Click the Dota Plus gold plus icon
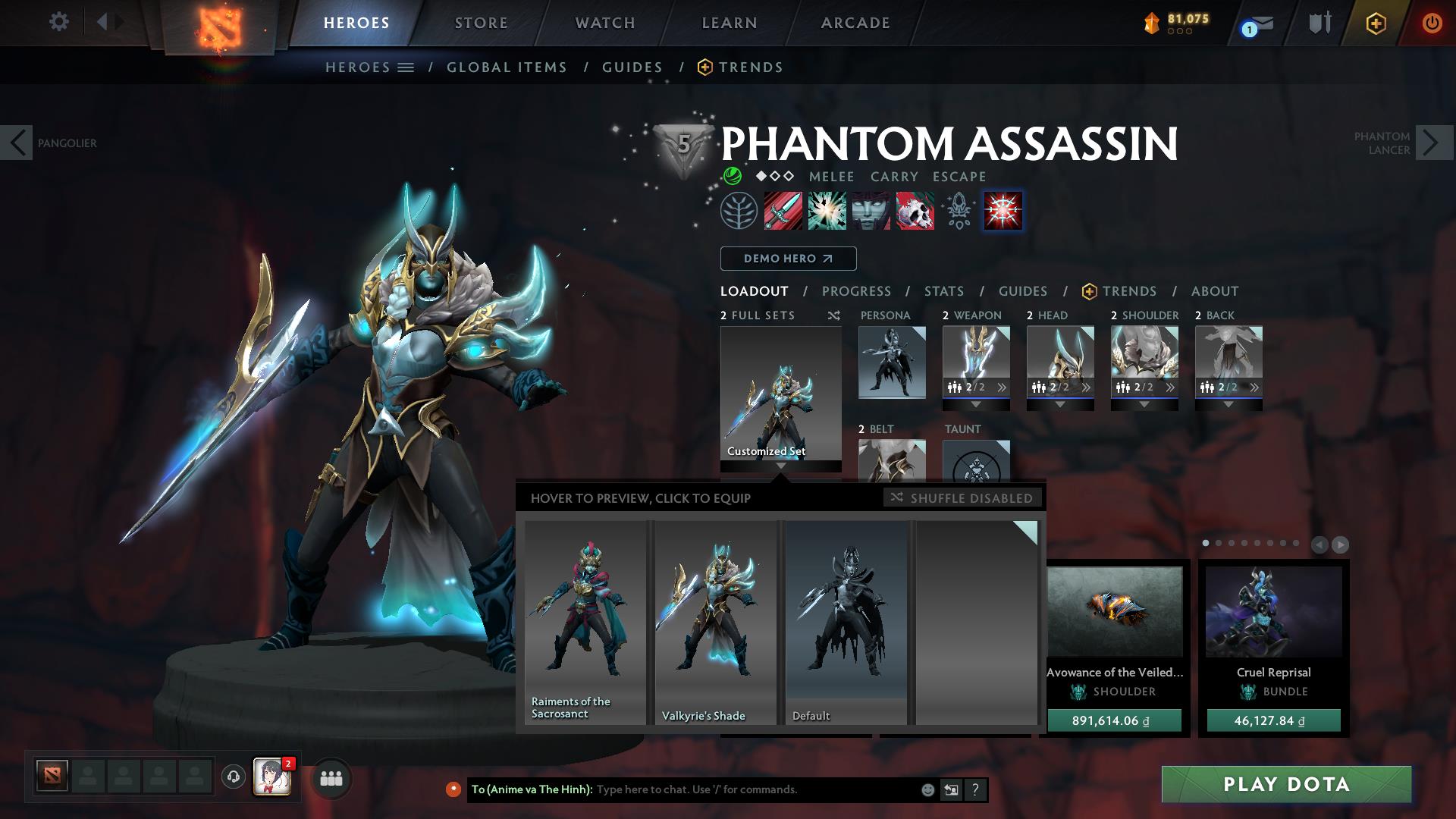Screen dimensions: 1456x819 click(1376, 23)
